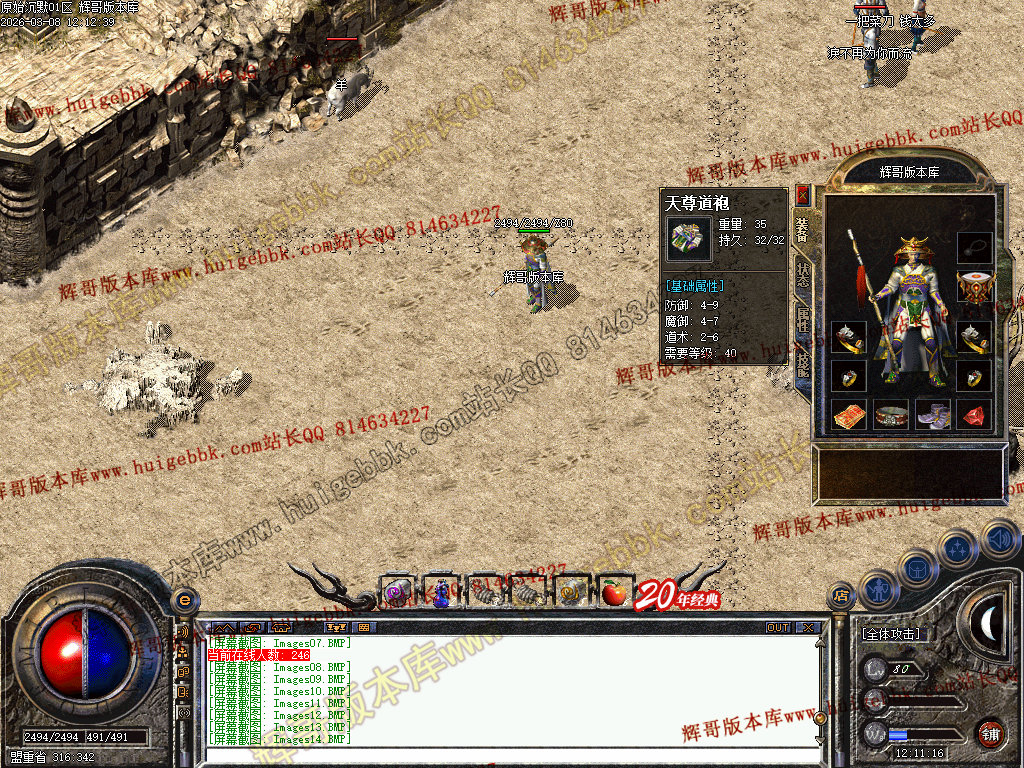Viewport: 1024px width, 768px height.
Task: Open the 店 shop button
Action: click(841, 596)
